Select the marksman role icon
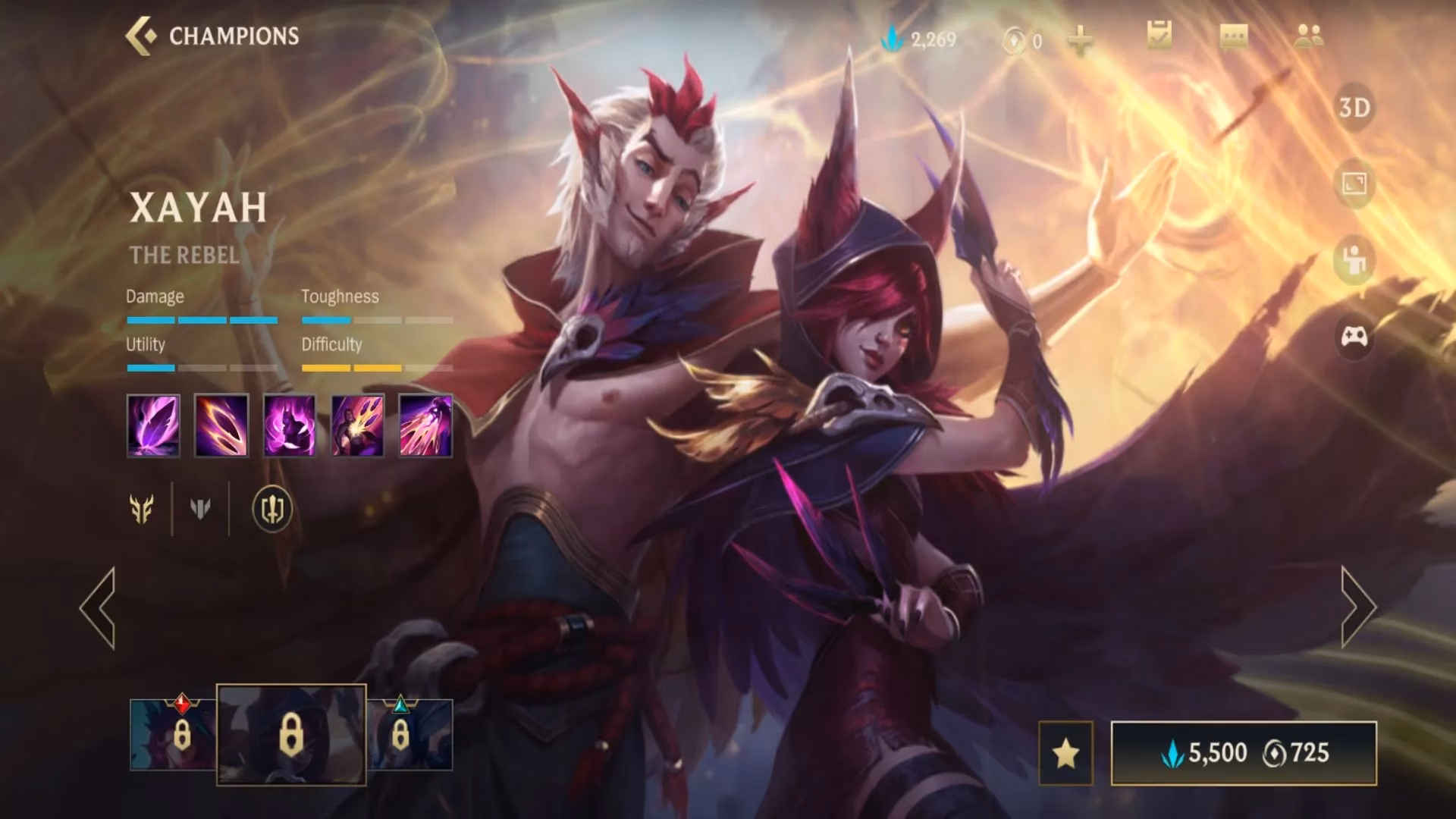The image size is (1456, 819). (142, 510)
